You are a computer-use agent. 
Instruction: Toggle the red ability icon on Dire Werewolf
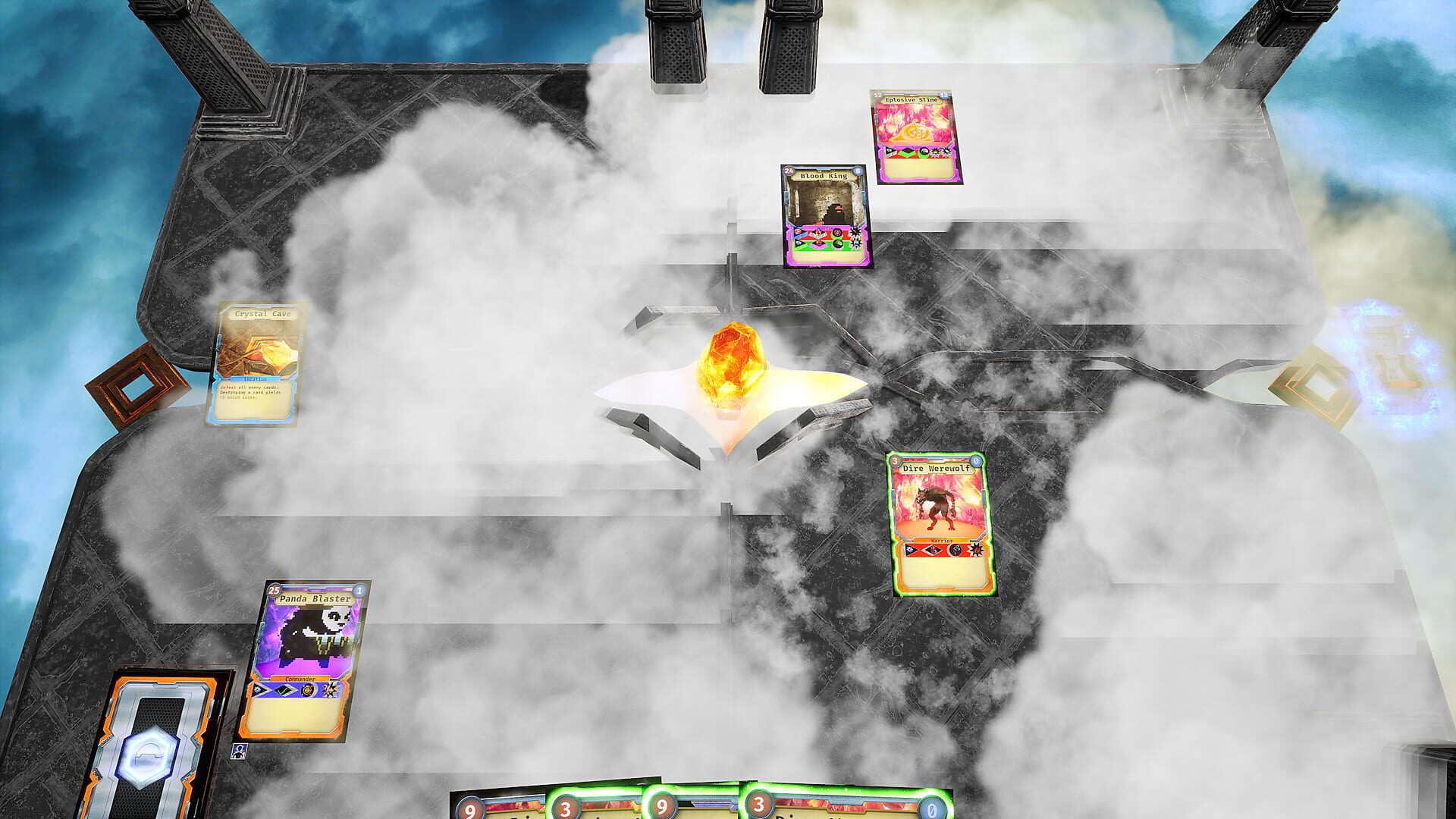[x=954, y=551]
